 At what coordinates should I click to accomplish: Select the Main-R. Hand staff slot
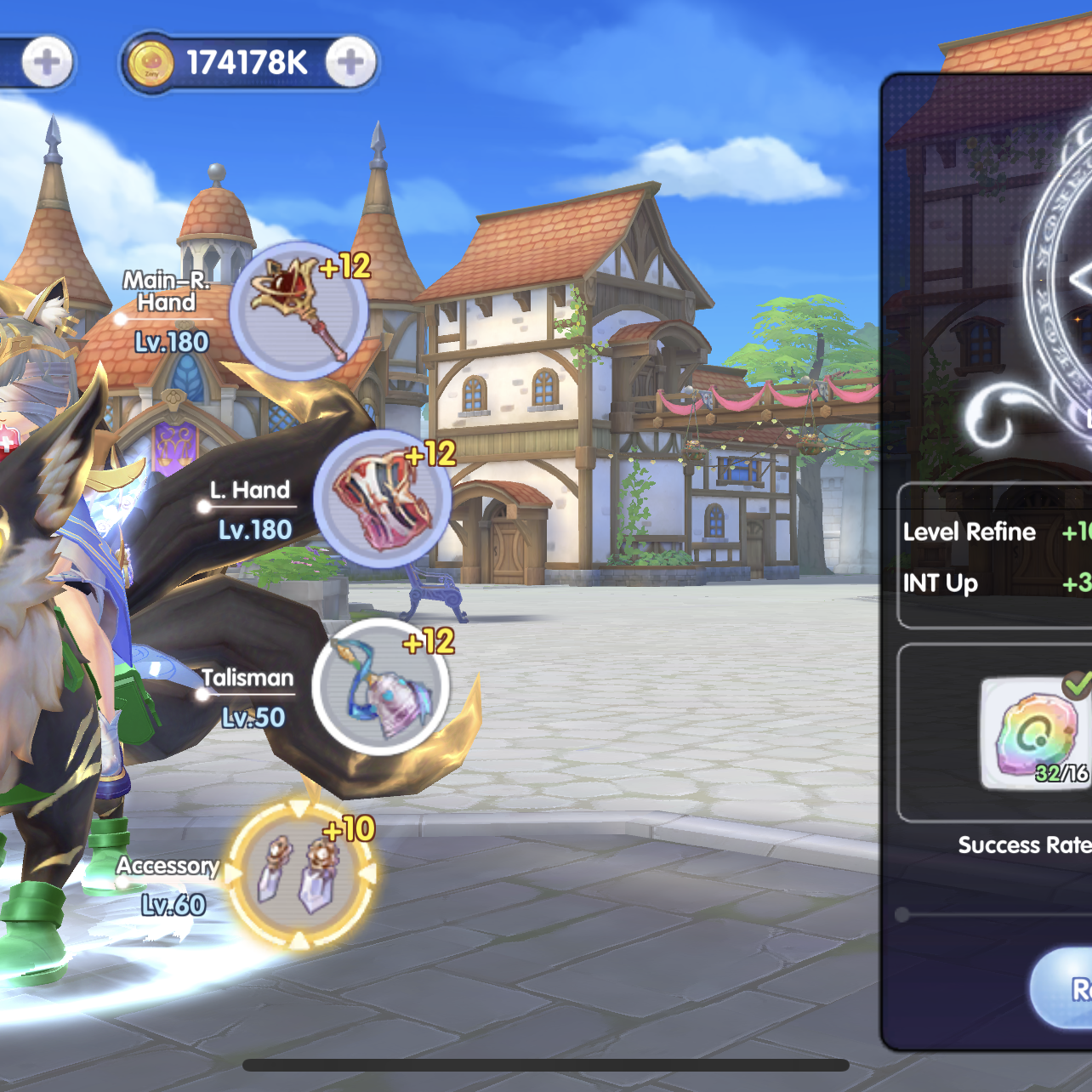click(299, 310)
